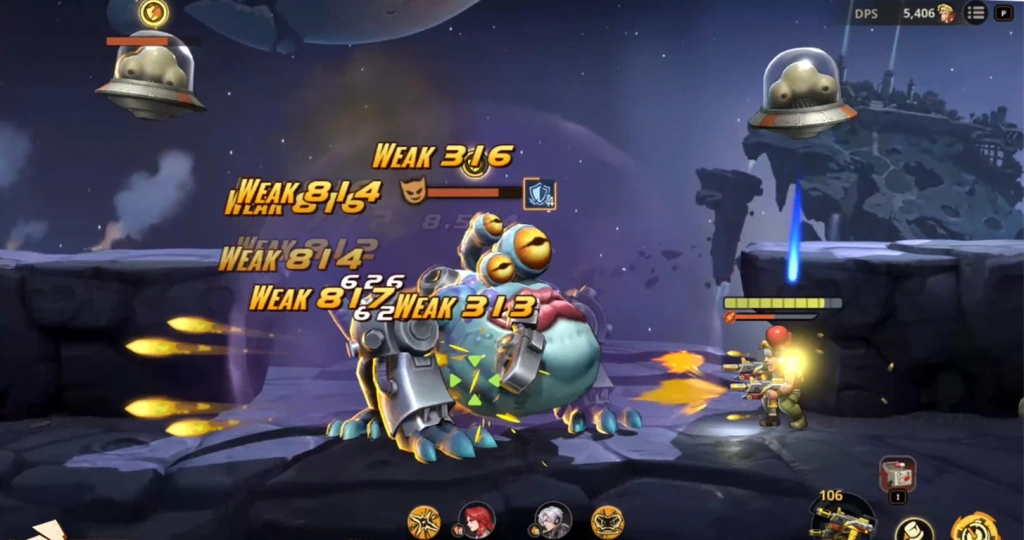
Task: Click the P pause button
Action: (x=1004, y=13)
